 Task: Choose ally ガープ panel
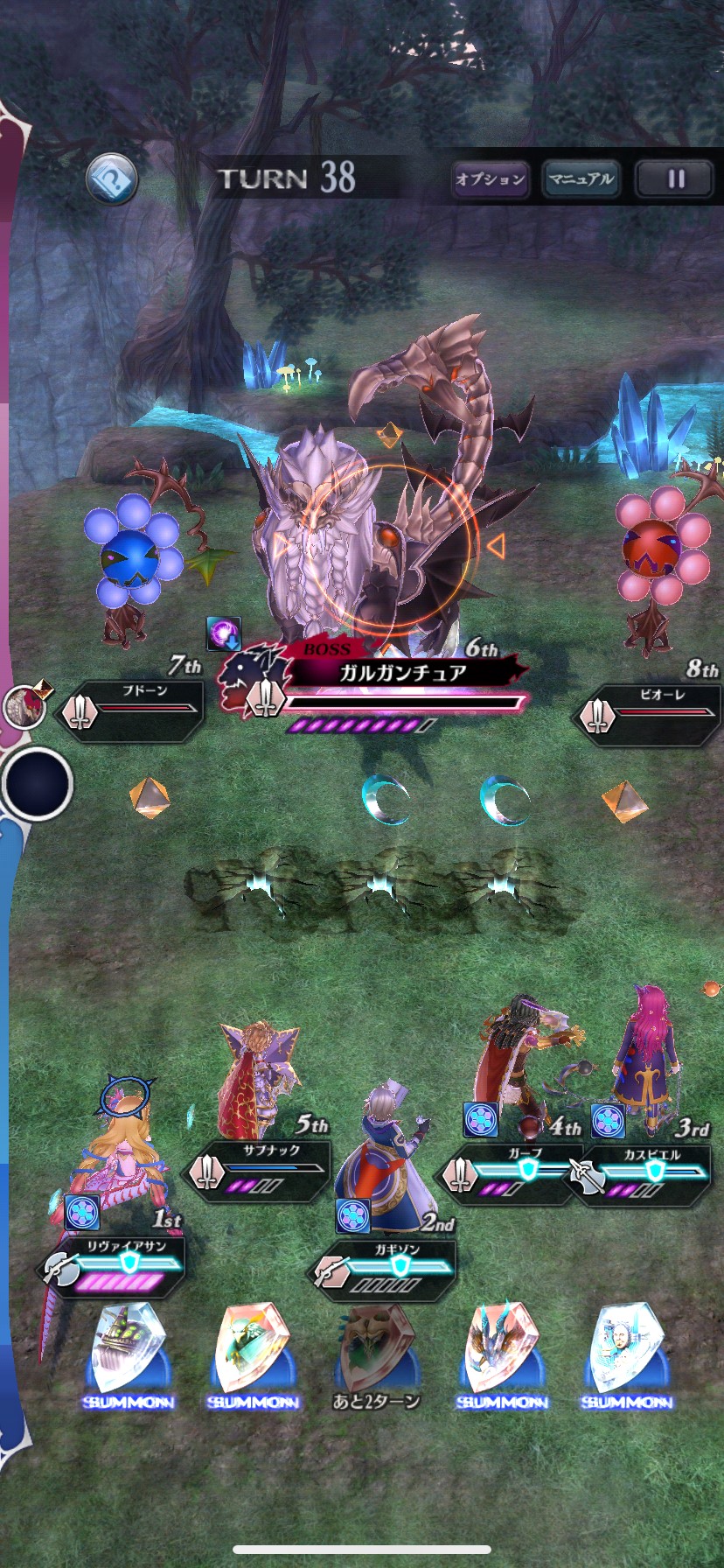514,1170
